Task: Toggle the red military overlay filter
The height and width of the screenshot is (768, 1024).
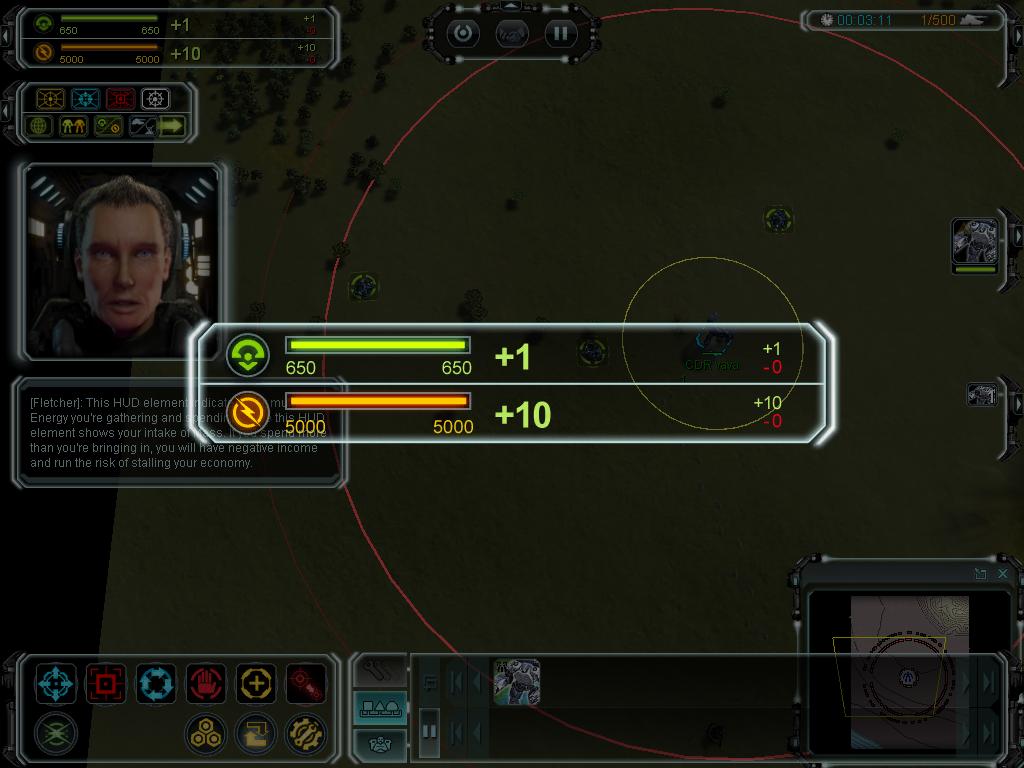Action: [x=120, y=99]
